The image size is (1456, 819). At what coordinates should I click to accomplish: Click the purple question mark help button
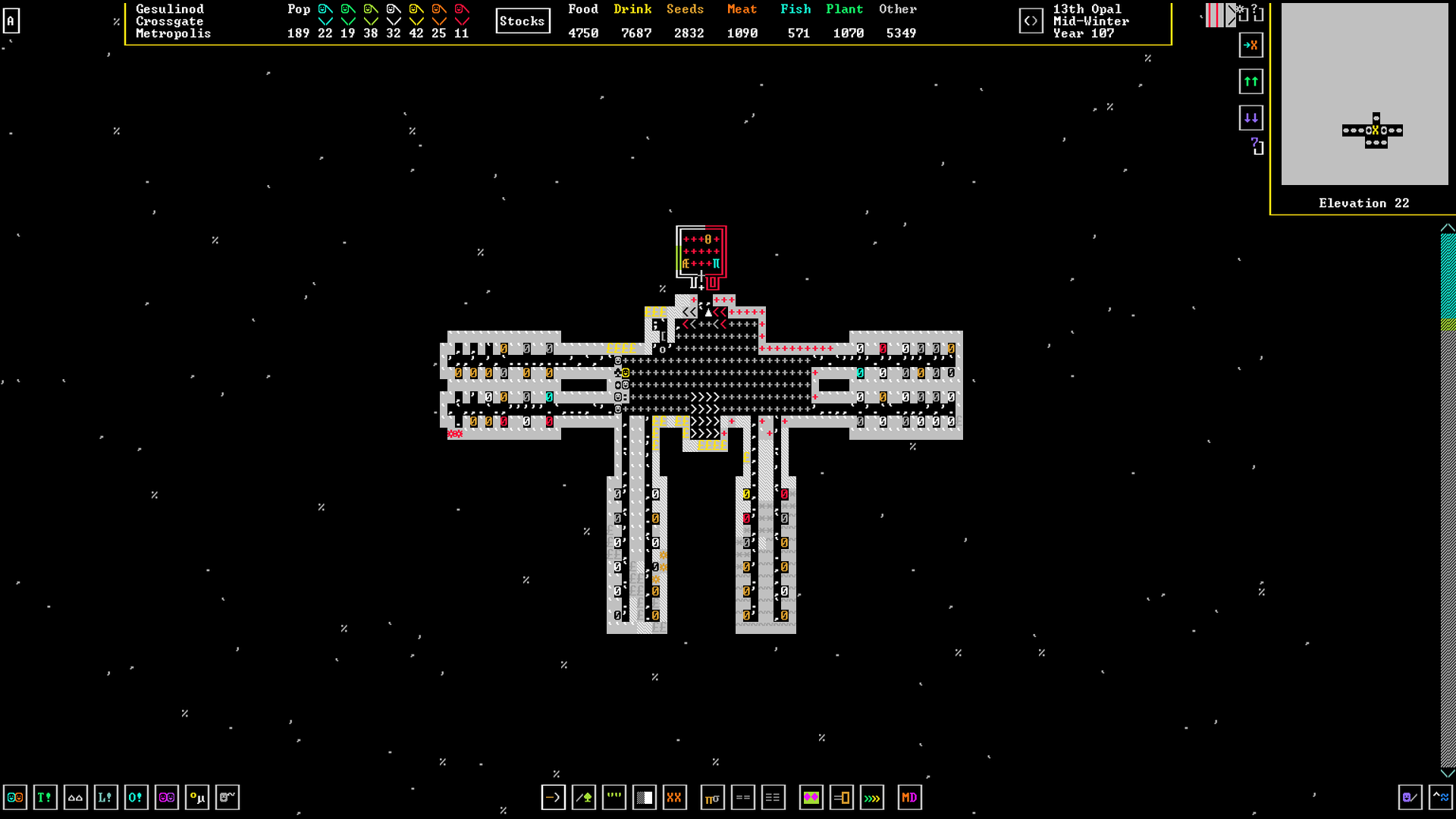(1254, 148)
